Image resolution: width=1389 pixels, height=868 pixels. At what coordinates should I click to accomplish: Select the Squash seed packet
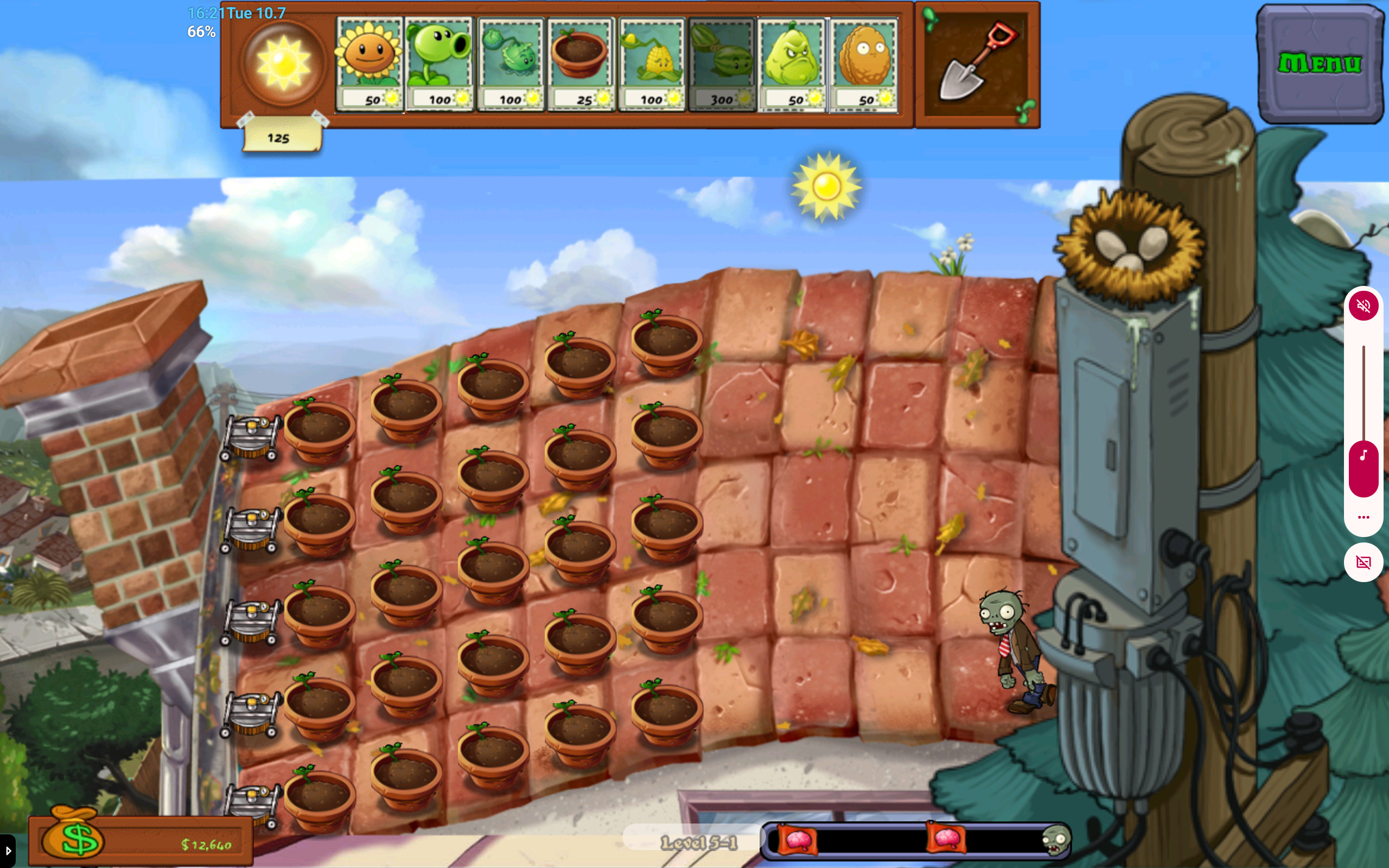pyautogui.click(x=793, y=63)
